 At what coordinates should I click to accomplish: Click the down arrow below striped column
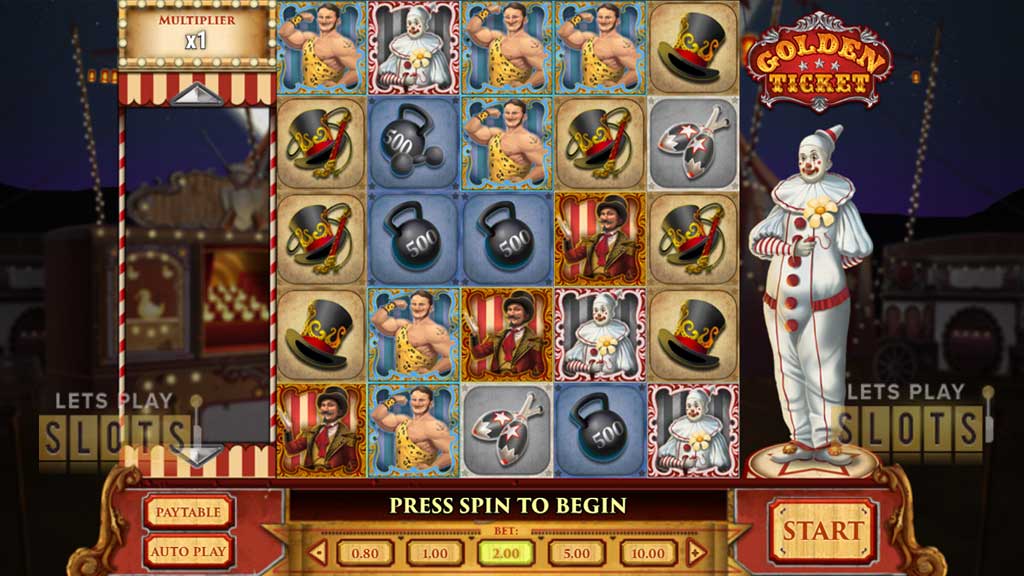196,455
